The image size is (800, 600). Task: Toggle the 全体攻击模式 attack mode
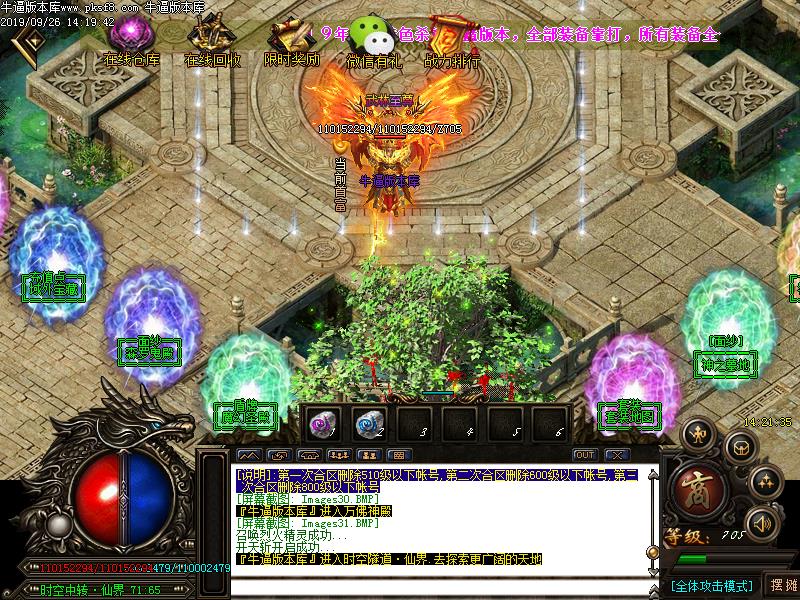click(x=711, y=585)
